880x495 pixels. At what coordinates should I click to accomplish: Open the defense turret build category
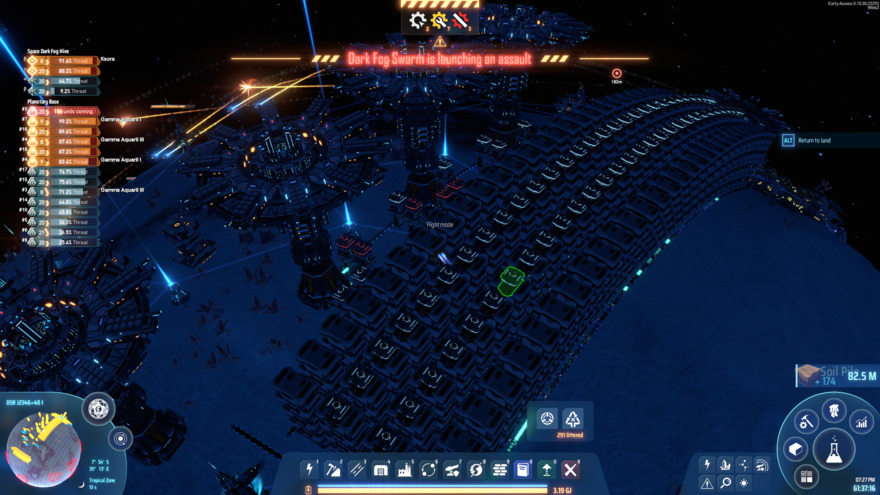453,469
